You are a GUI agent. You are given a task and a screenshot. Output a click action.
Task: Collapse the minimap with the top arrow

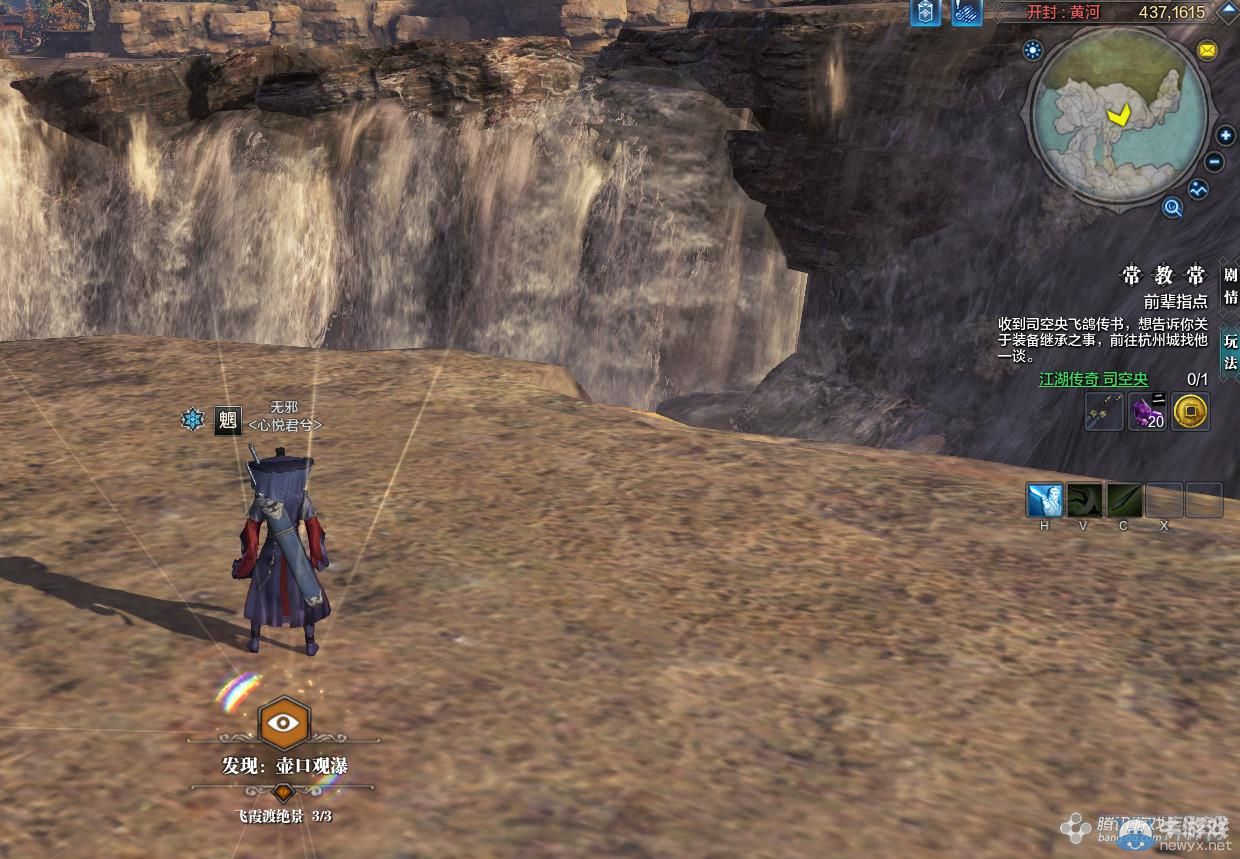1228,8
